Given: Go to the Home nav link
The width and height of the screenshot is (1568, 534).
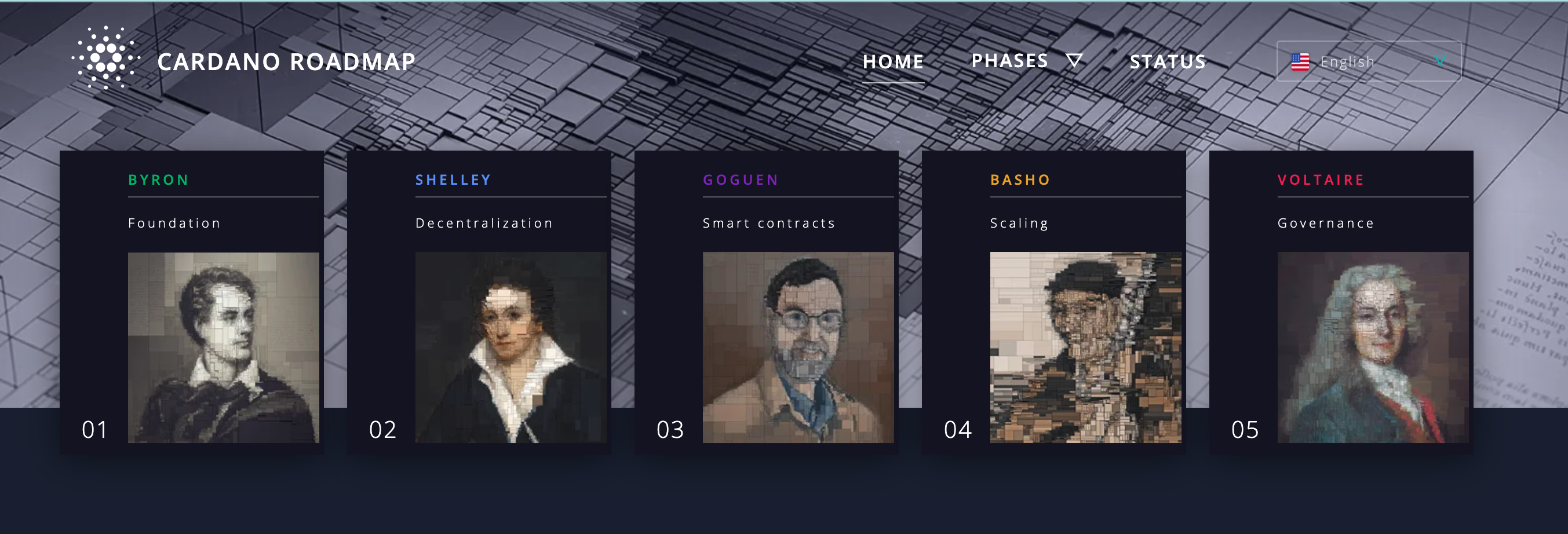Looking at the screenshot, I should pyautogui.click(x=893, y=62).
